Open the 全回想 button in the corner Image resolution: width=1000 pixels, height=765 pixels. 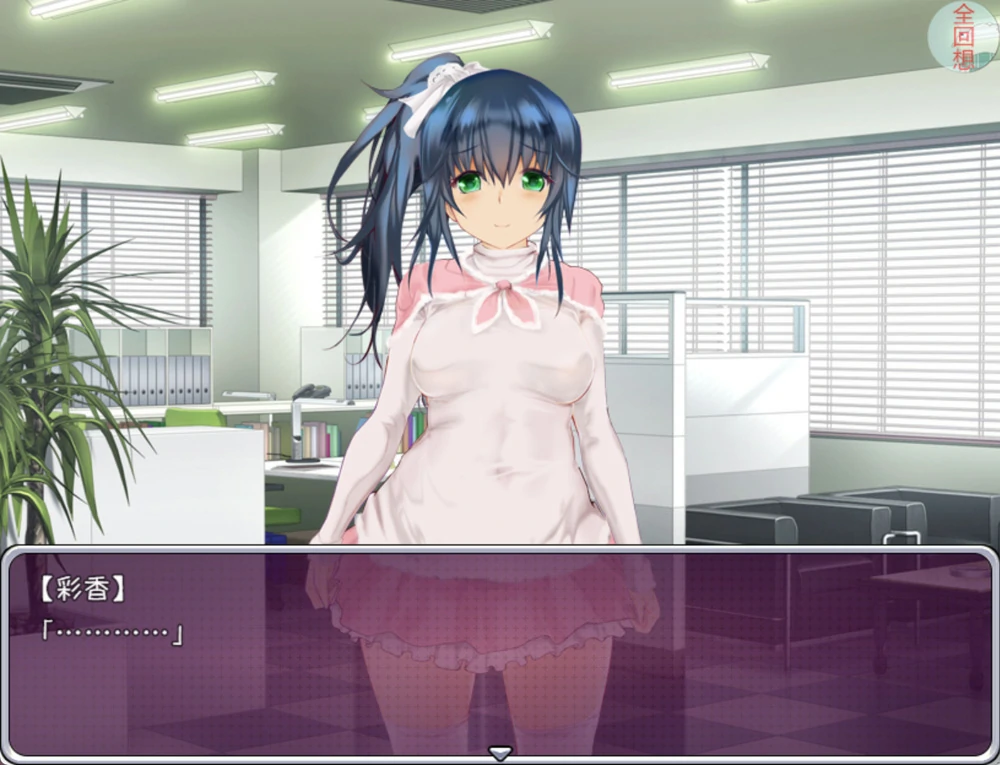[963, 36]
